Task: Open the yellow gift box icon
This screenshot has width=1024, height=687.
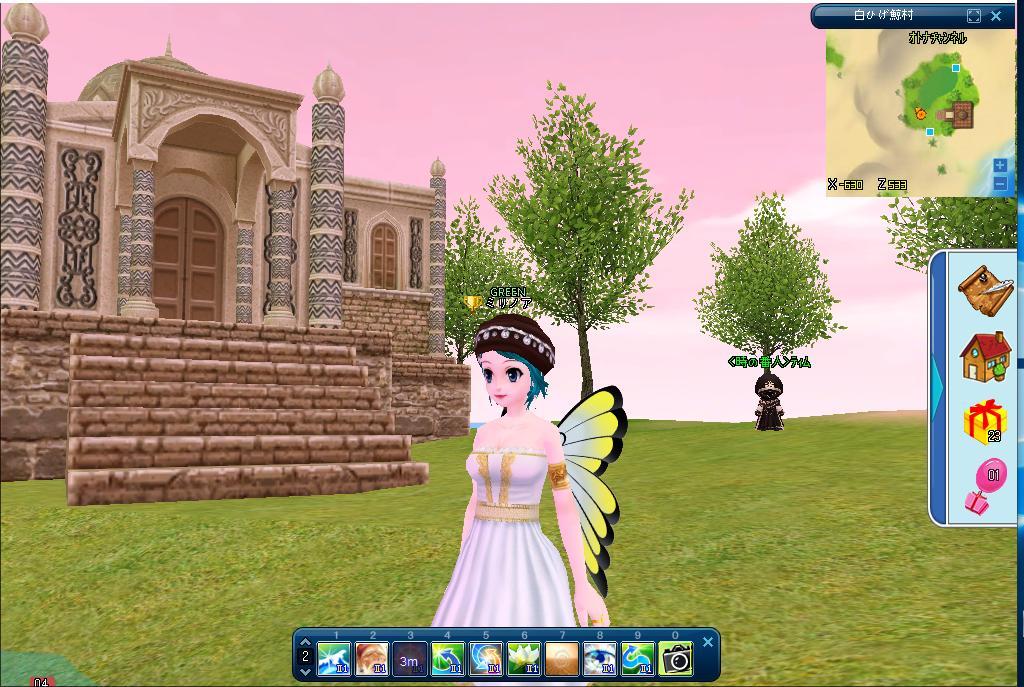Action: [984, 420]
